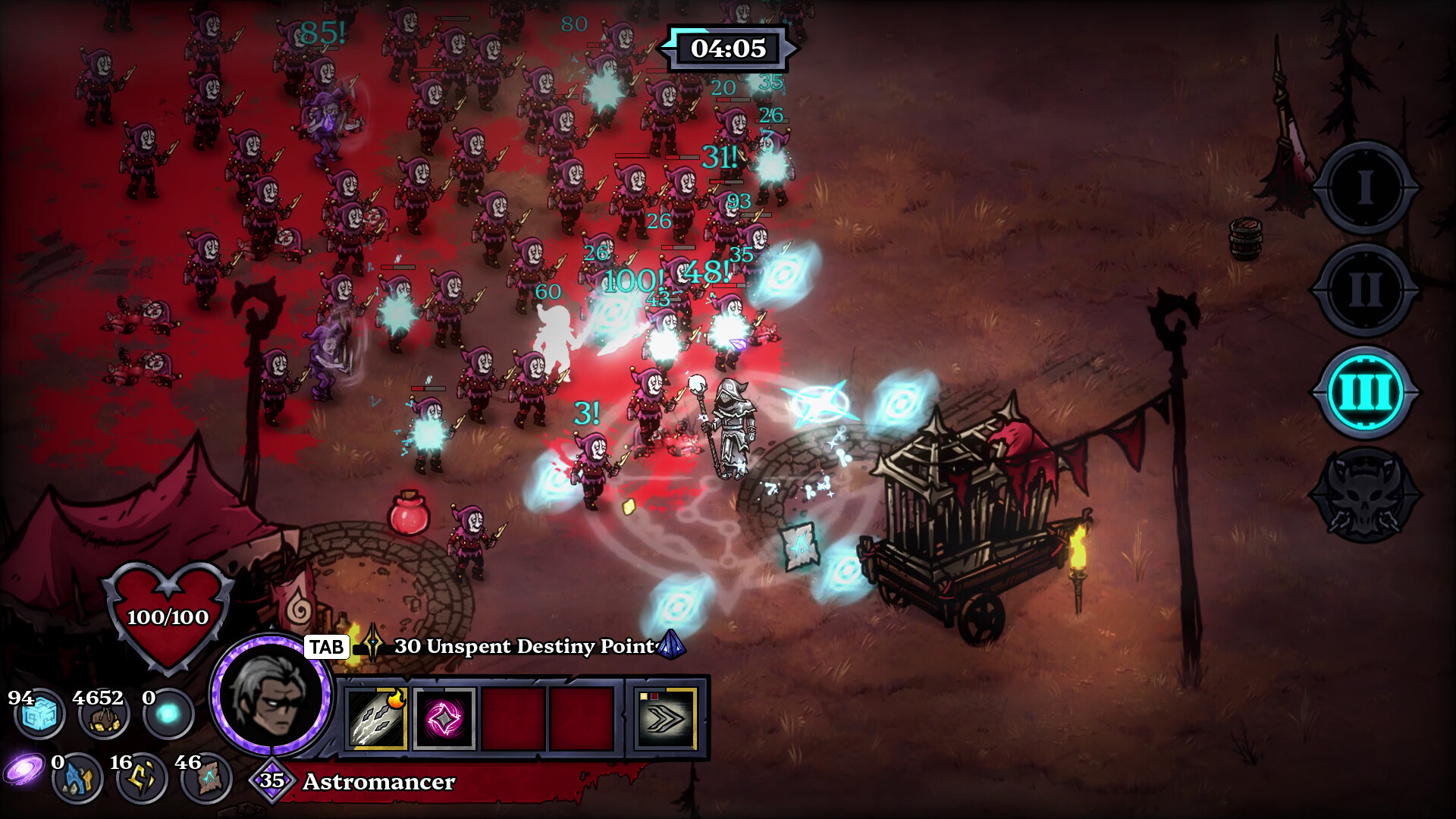This screenshot has height=819, width=1456.
Task: Click the gold ore currency icon
Action: [x=104, y=716]
